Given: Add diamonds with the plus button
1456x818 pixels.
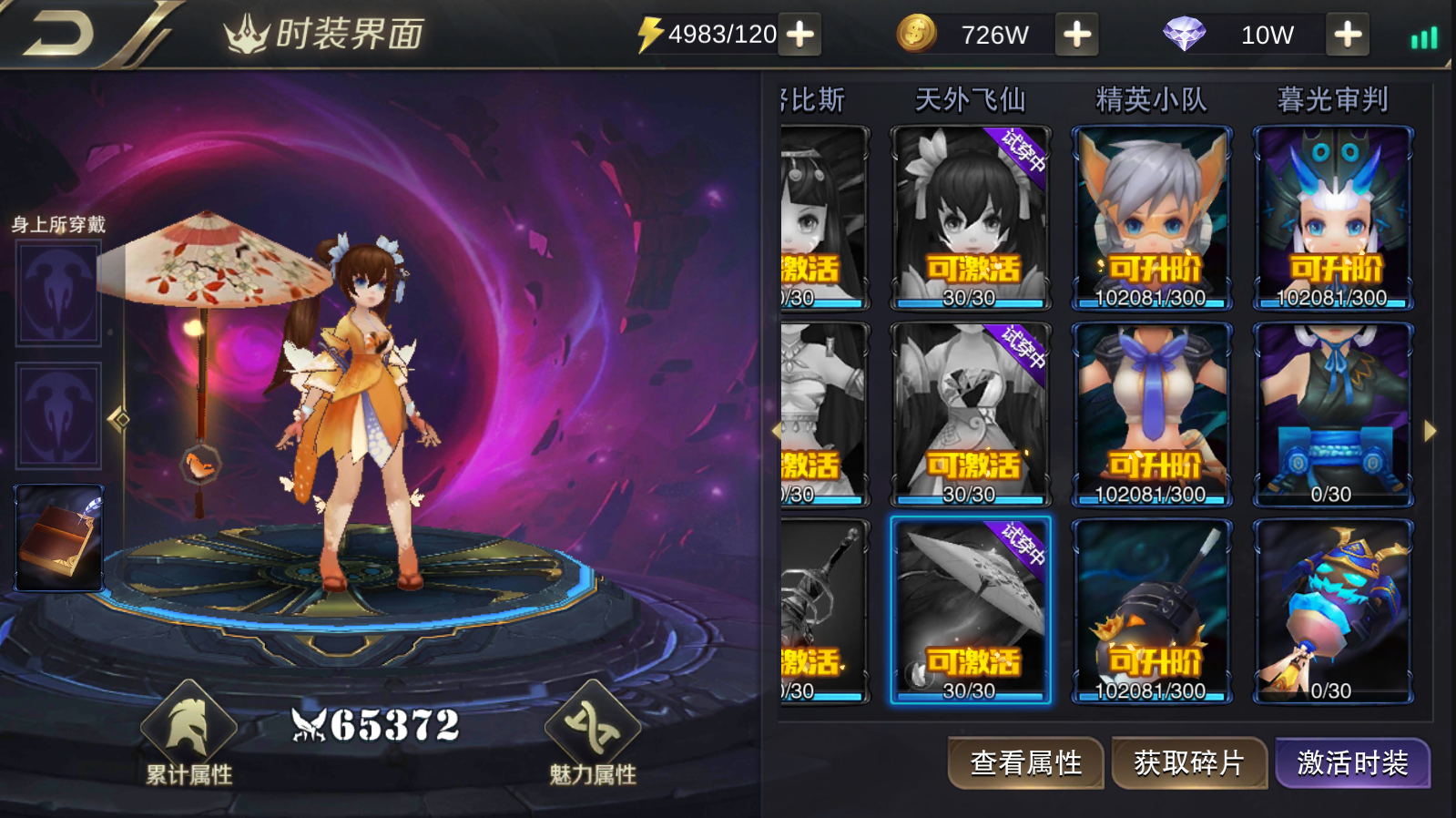Looking at the screenshot, I should pyautogui.click(x=1348, y=35).
